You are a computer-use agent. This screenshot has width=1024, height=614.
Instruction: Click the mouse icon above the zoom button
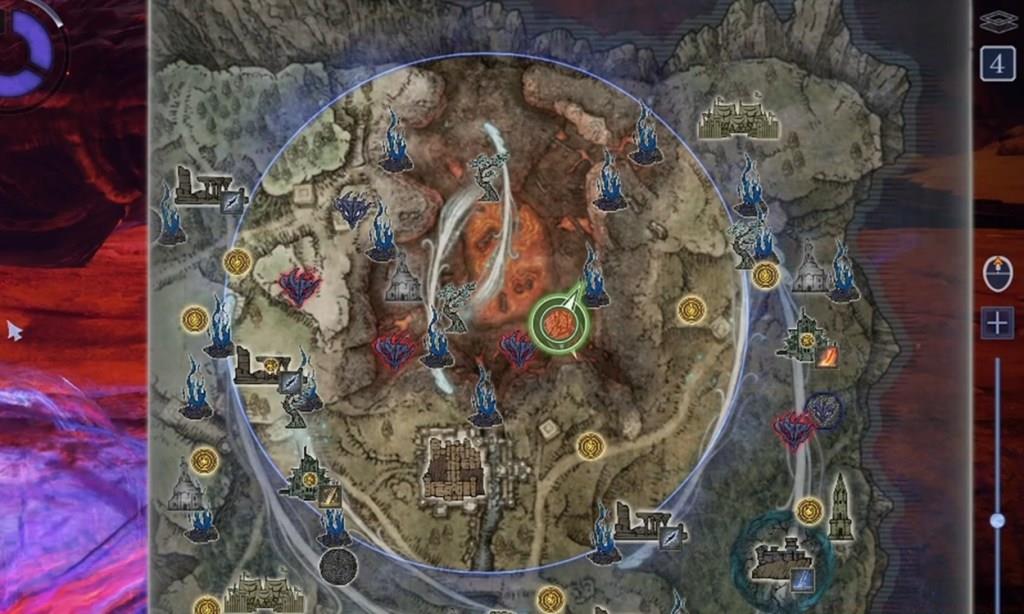click(x=997, y=273)
